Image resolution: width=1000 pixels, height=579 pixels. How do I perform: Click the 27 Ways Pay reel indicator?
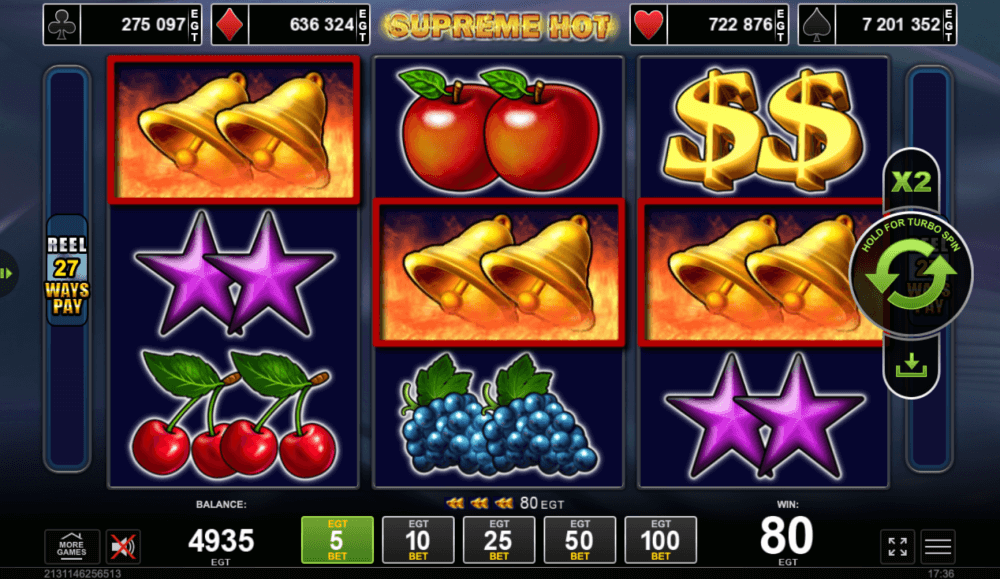[x=67, y=271]
